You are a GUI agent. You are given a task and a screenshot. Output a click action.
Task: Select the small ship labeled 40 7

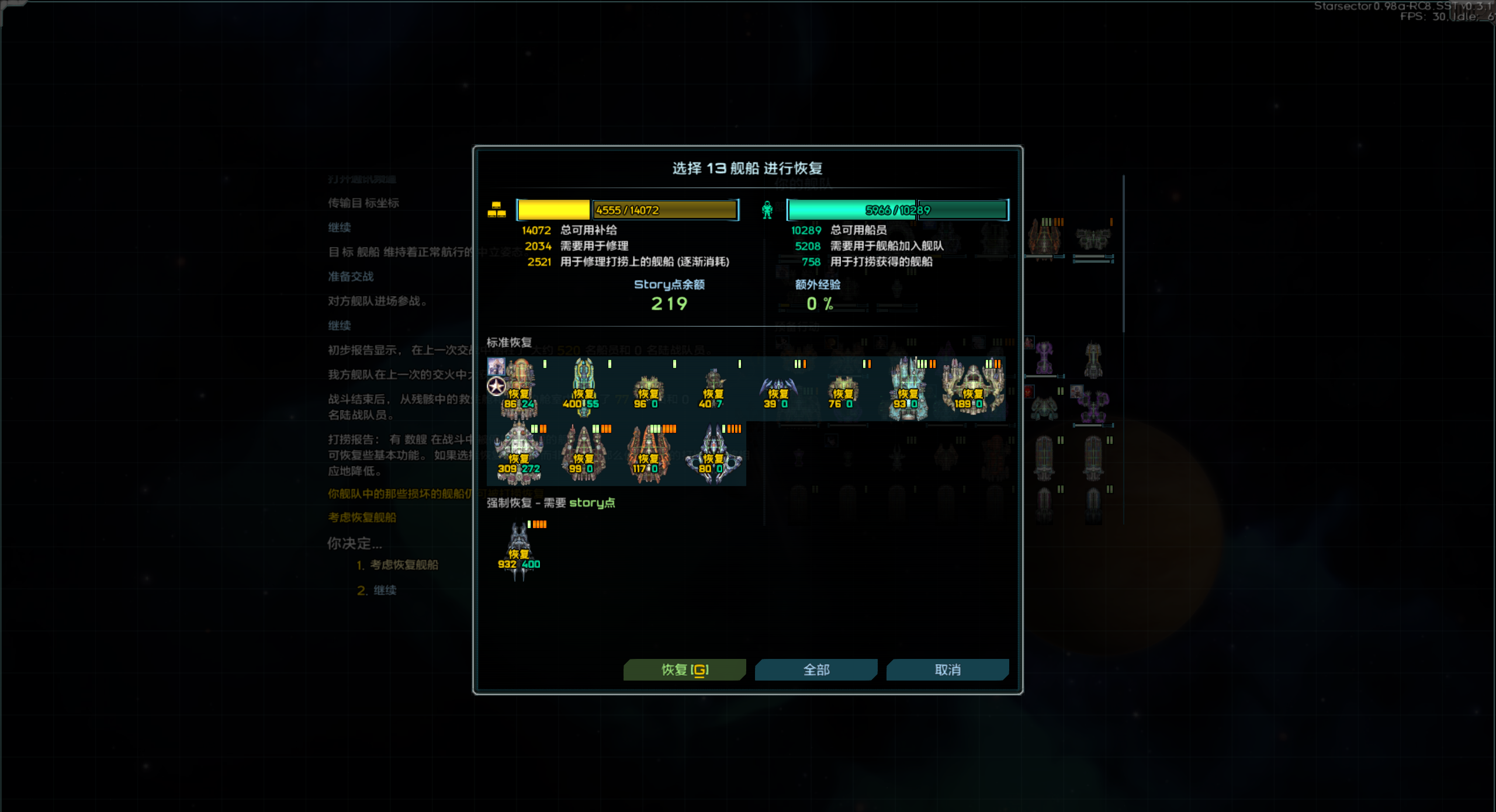tap(713, 390)
